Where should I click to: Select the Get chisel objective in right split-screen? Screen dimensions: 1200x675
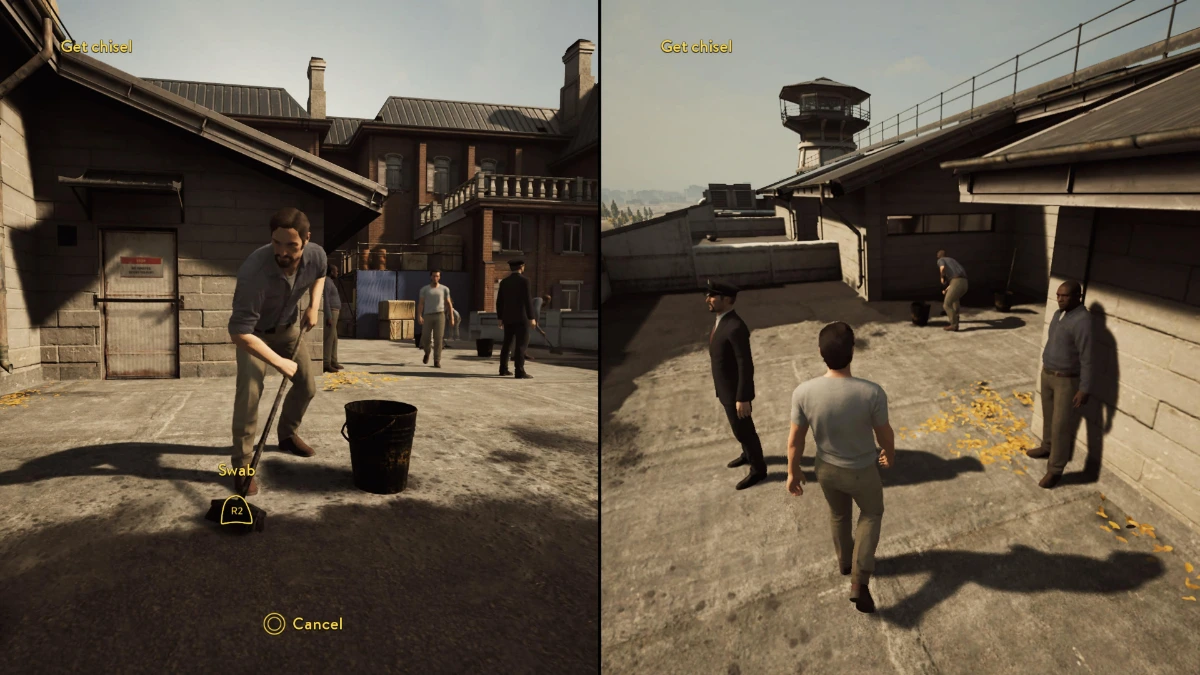click(696, 47)
